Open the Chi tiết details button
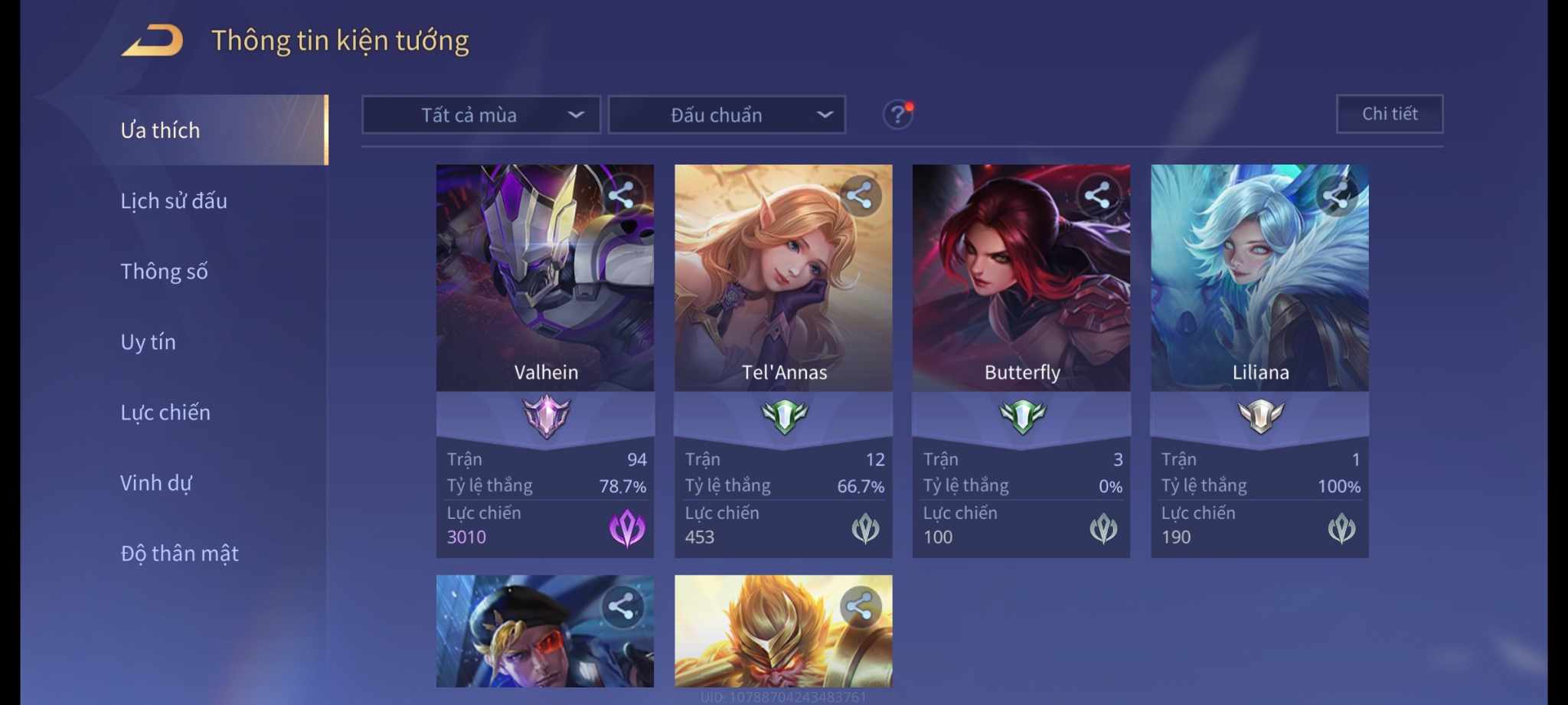The image size is (1568, 705). 1389,114
